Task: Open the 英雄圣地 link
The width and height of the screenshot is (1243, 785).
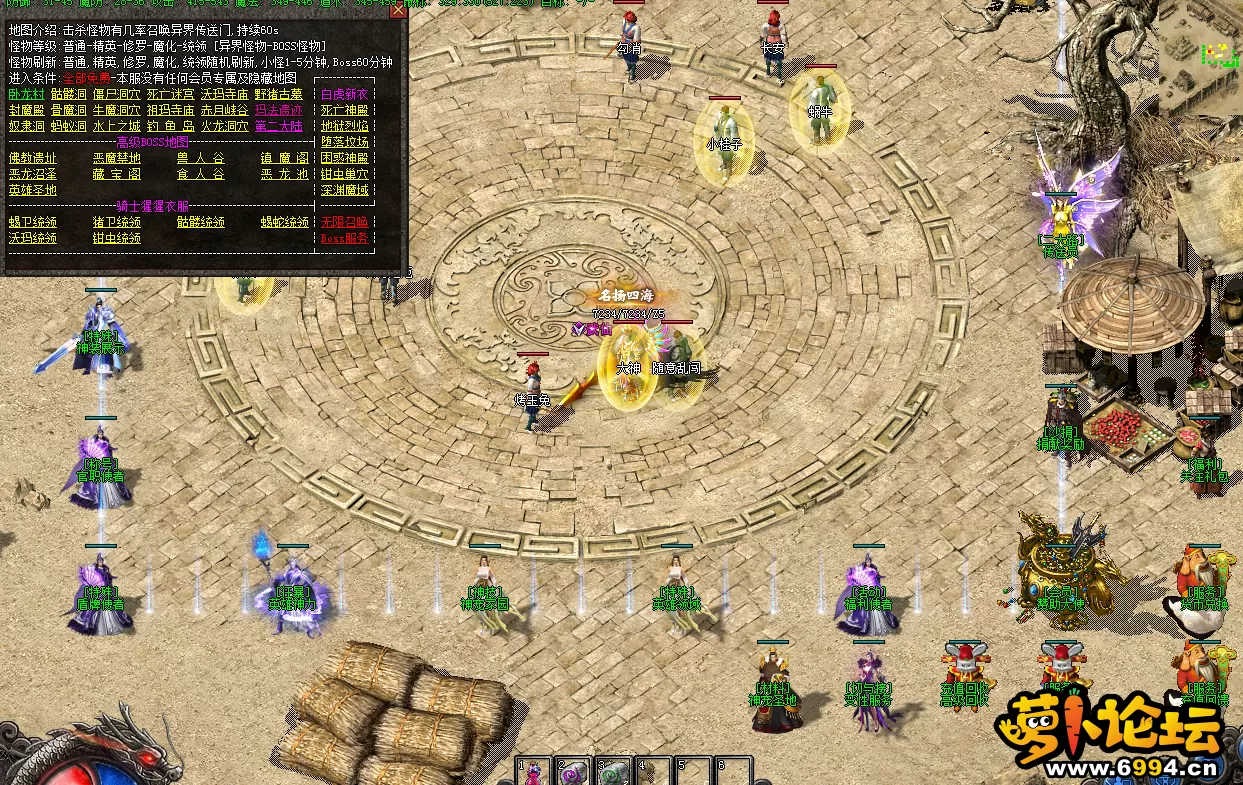Action: coord(33,190)
